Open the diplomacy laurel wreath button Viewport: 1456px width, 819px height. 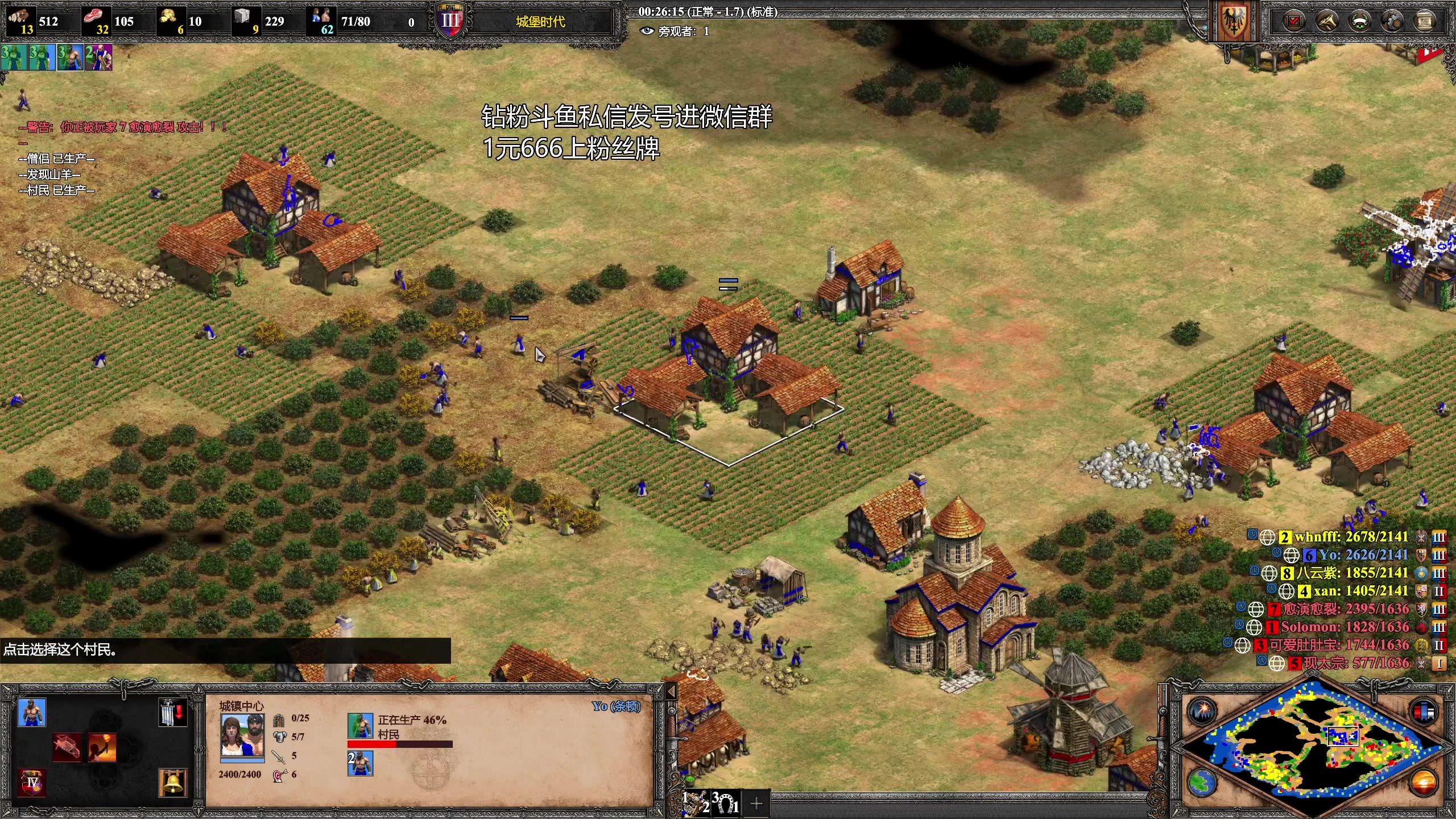1359,22
